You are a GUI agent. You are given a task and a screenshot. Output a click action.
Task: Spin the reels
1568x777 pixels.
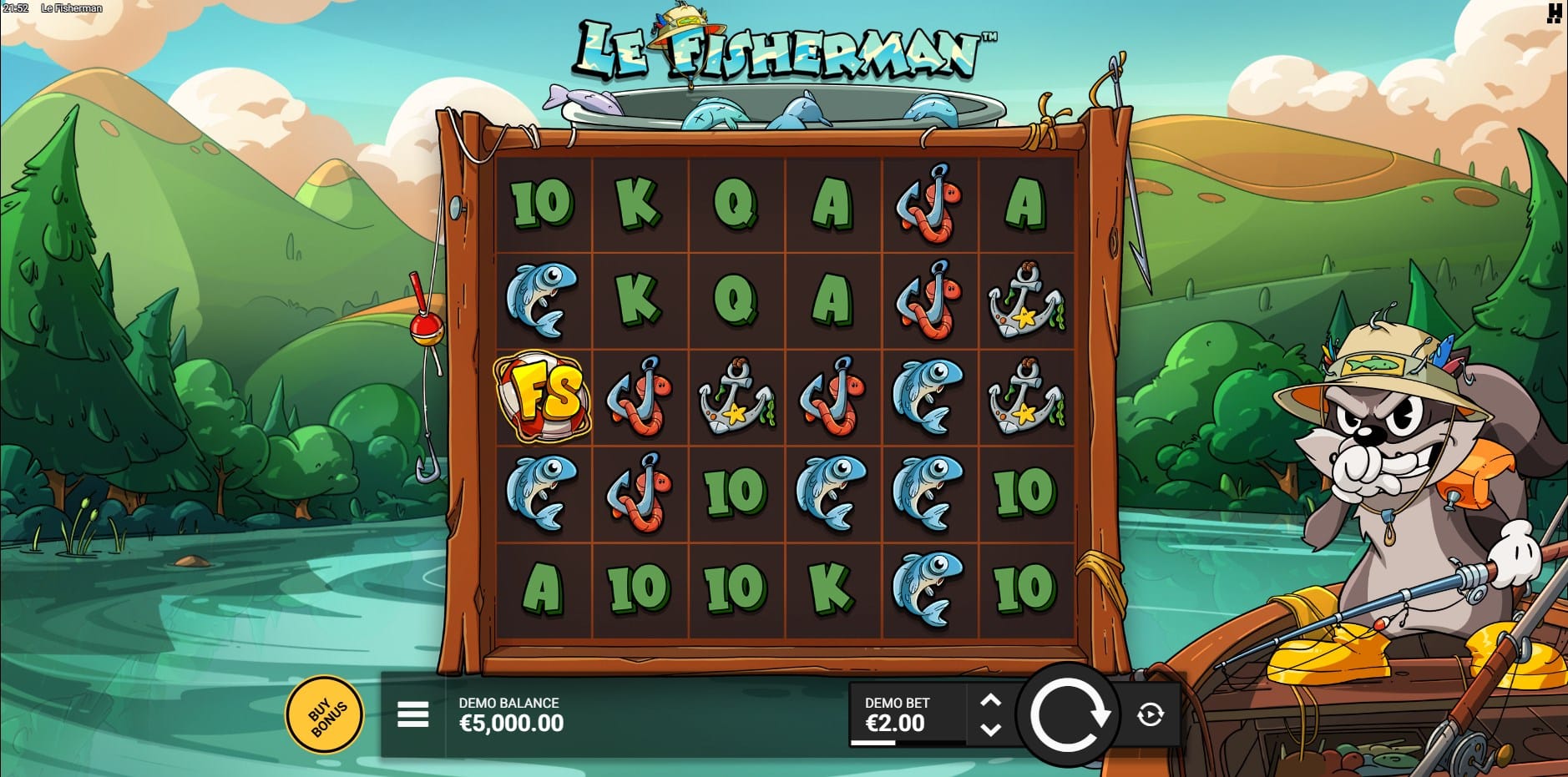1068,714
